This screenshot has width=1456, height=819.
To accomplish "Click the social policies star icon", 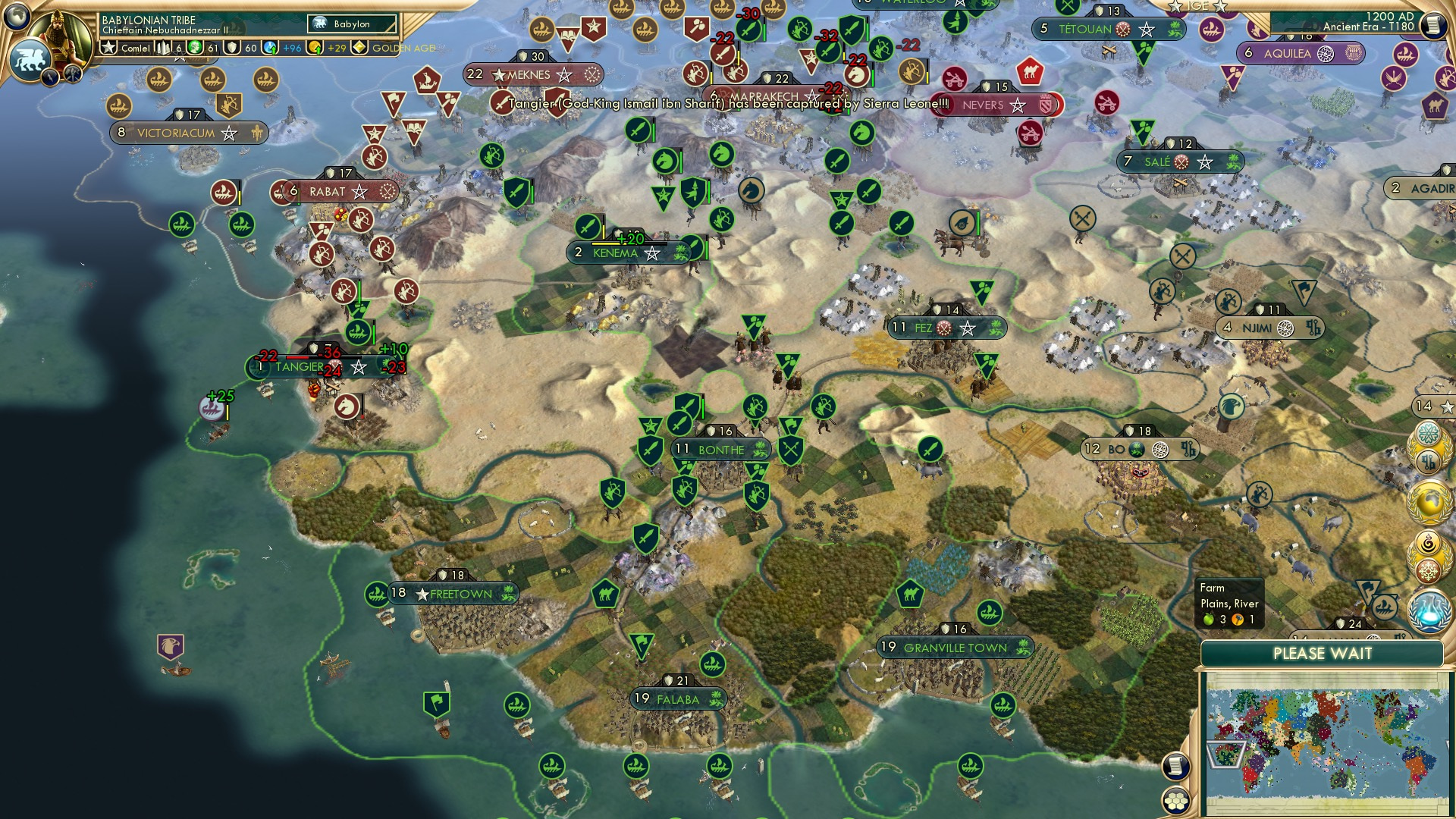I will [x=109, y=49].
